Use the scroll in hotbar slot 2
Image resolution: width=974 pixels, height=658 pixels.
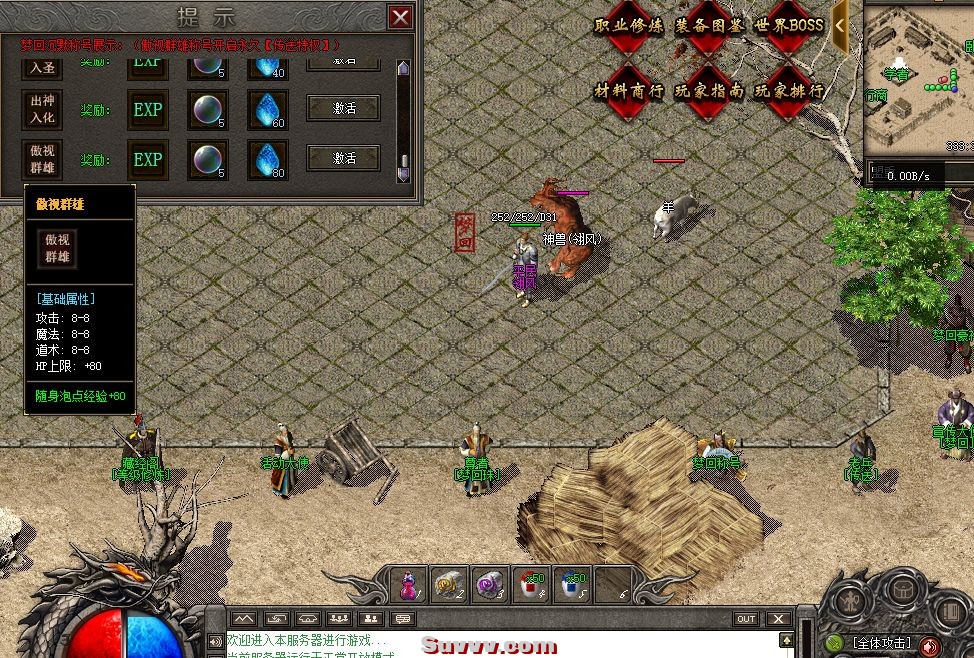(x=447, y=584)
